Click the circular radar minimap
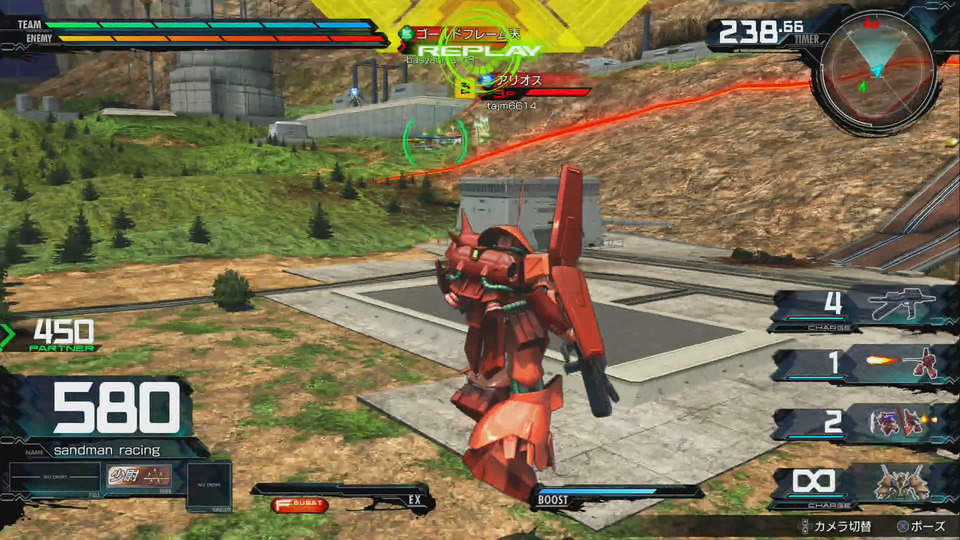This screenshot has width=960, height=540. point(875,72)
